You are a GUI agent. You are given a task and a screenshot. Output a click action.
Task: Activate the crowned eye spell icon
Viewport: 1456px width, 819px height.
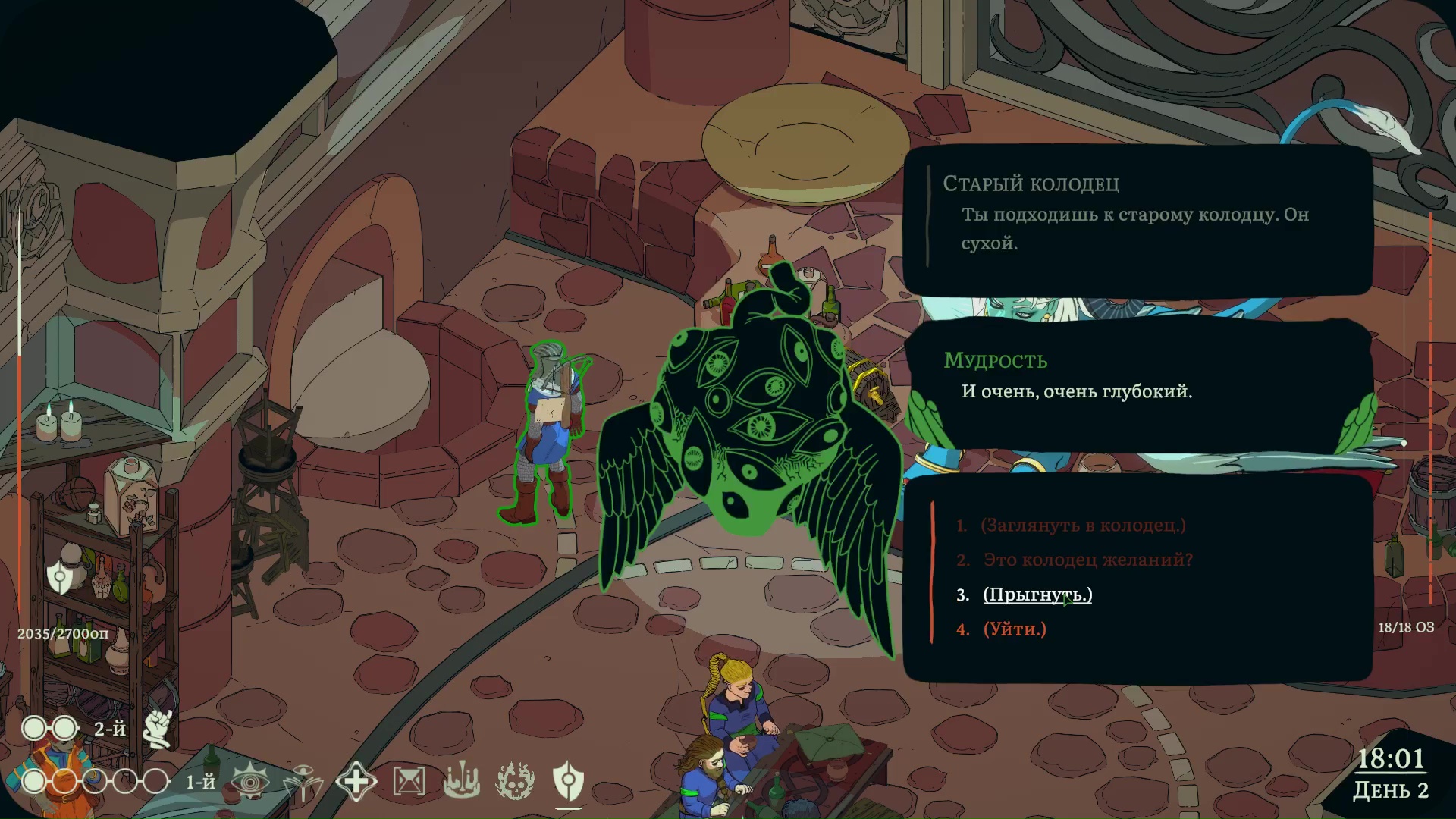250,781
